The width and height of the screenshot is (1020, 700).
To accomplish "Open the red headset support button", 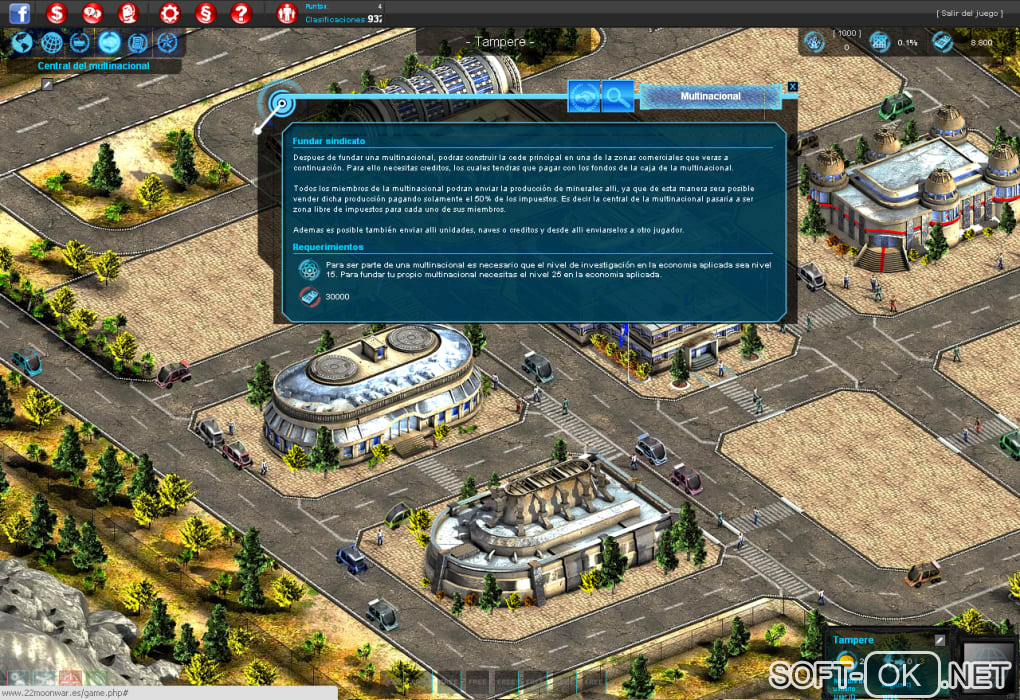I will 128,13.
